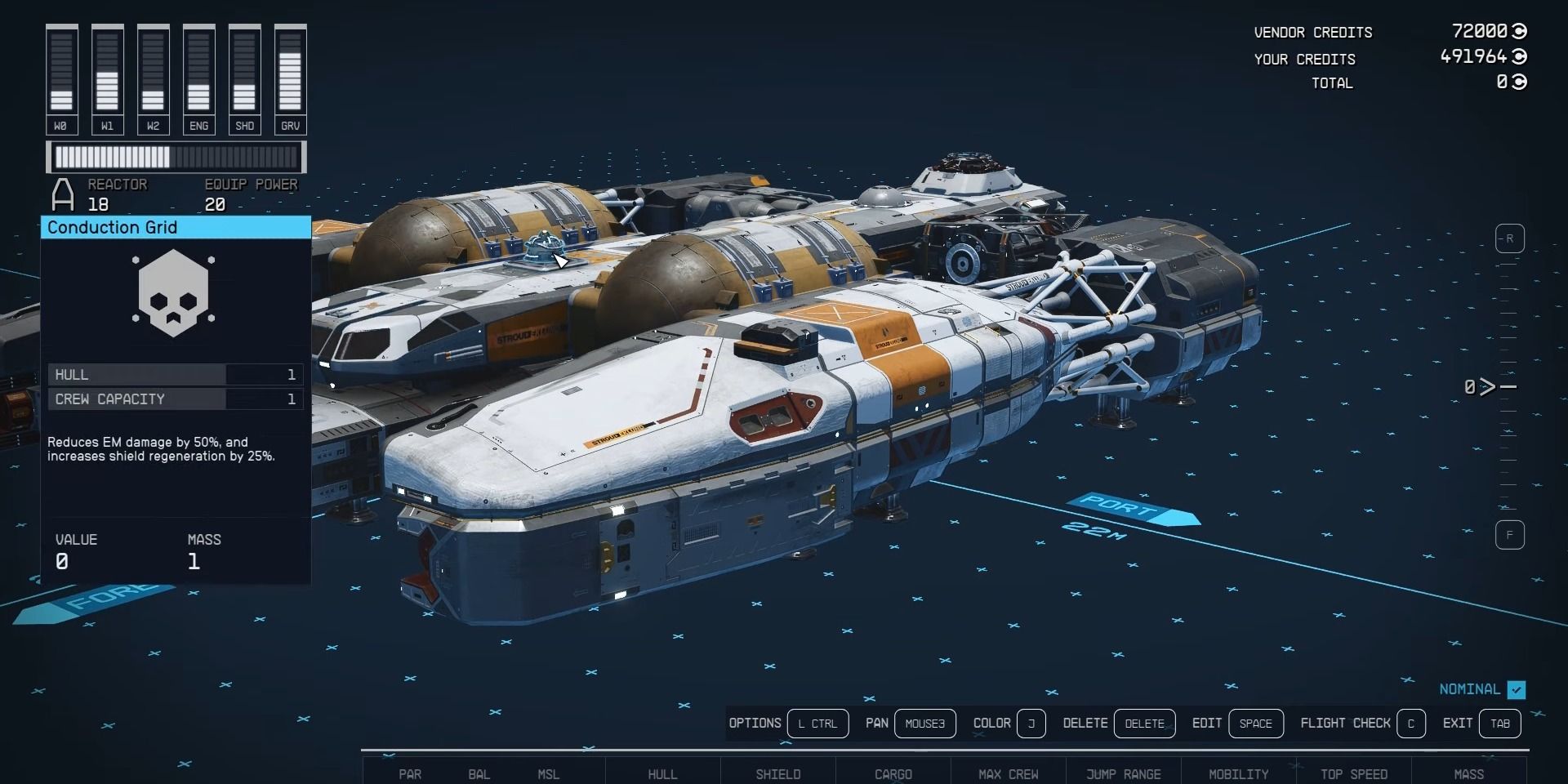Click the F camera elevation control
The height and width of the screenshot is (784, 1568).
pyautogui.click(x=1510, y=535)
